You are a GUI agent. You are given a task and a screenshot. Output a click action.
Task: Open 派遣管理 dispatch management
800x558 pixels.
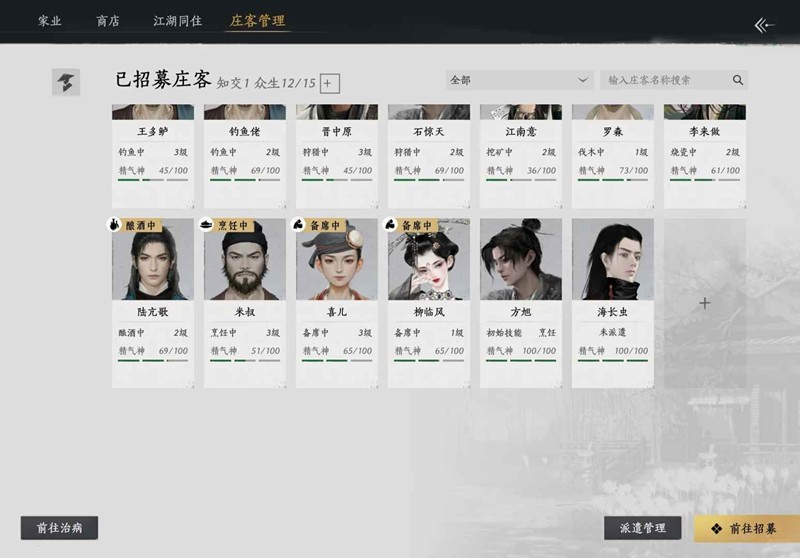point(642,528)
